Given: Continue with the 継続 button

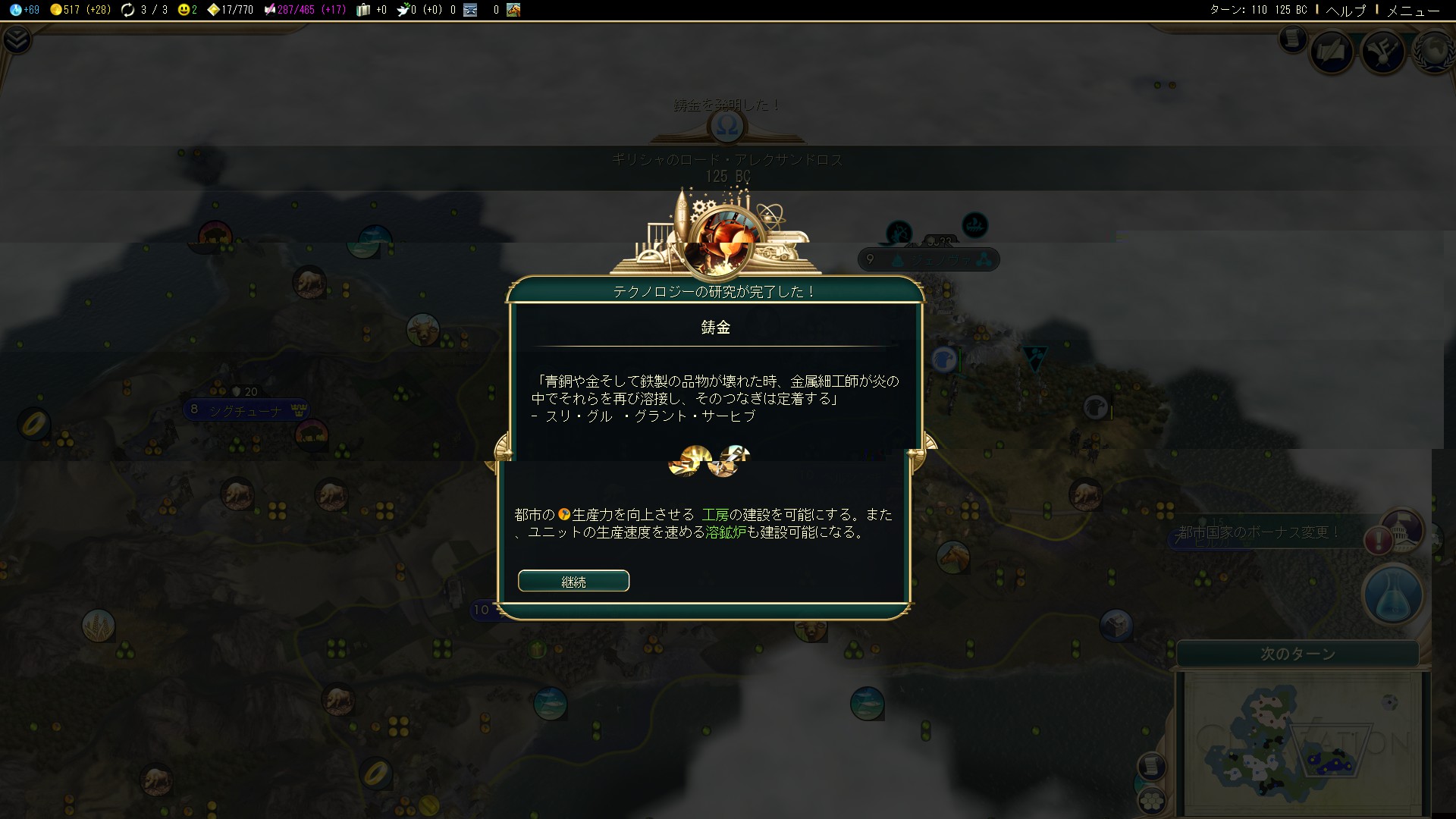Looking at the screenshot, I should [573, 581].
